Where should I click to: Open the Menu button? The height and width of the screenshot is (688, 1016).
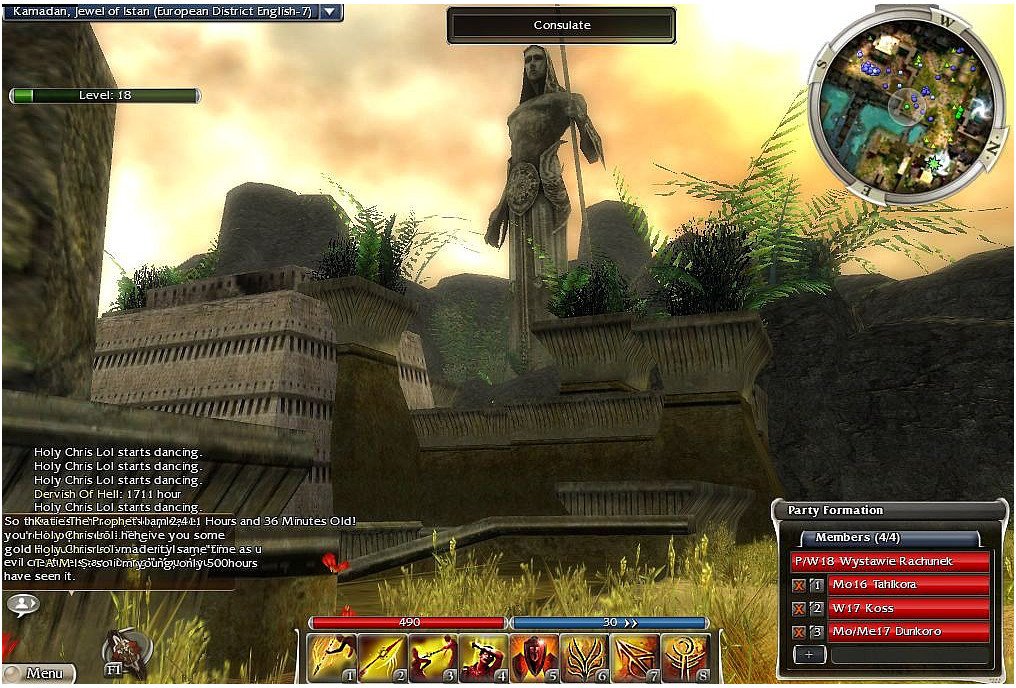(40, 674)
